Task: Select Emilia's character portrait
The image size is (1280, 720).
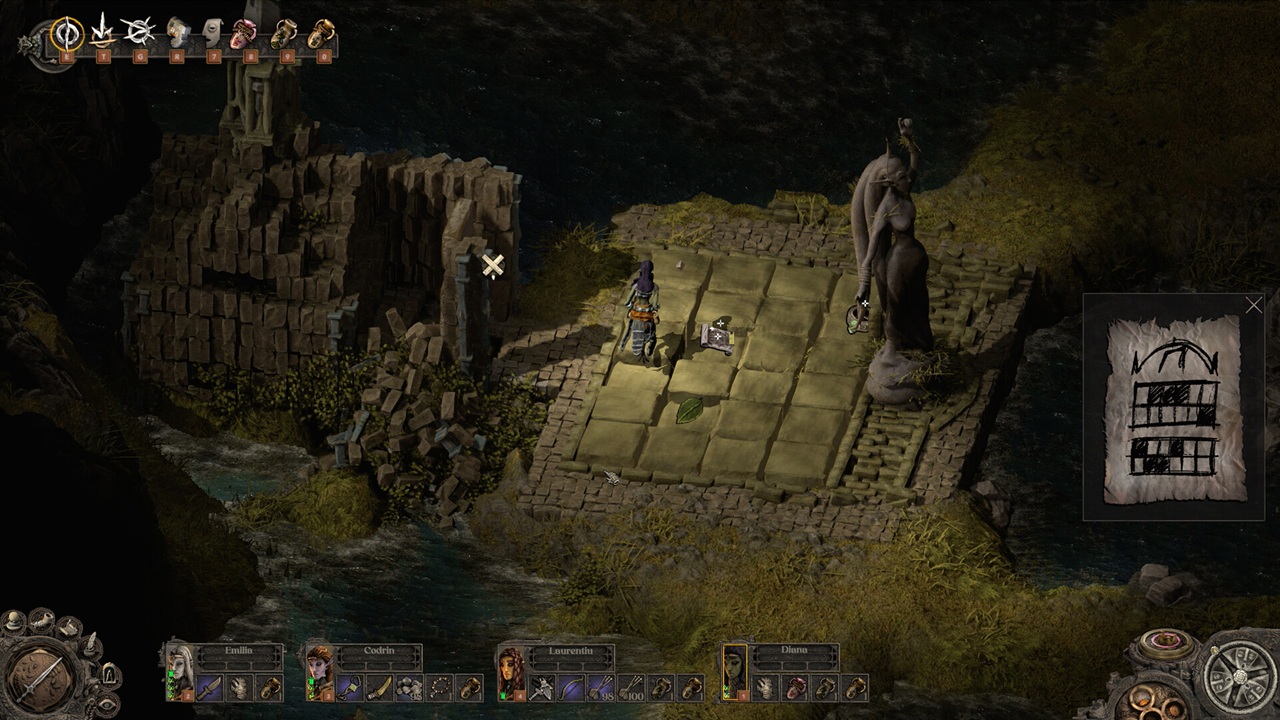Action: (181, 671)
